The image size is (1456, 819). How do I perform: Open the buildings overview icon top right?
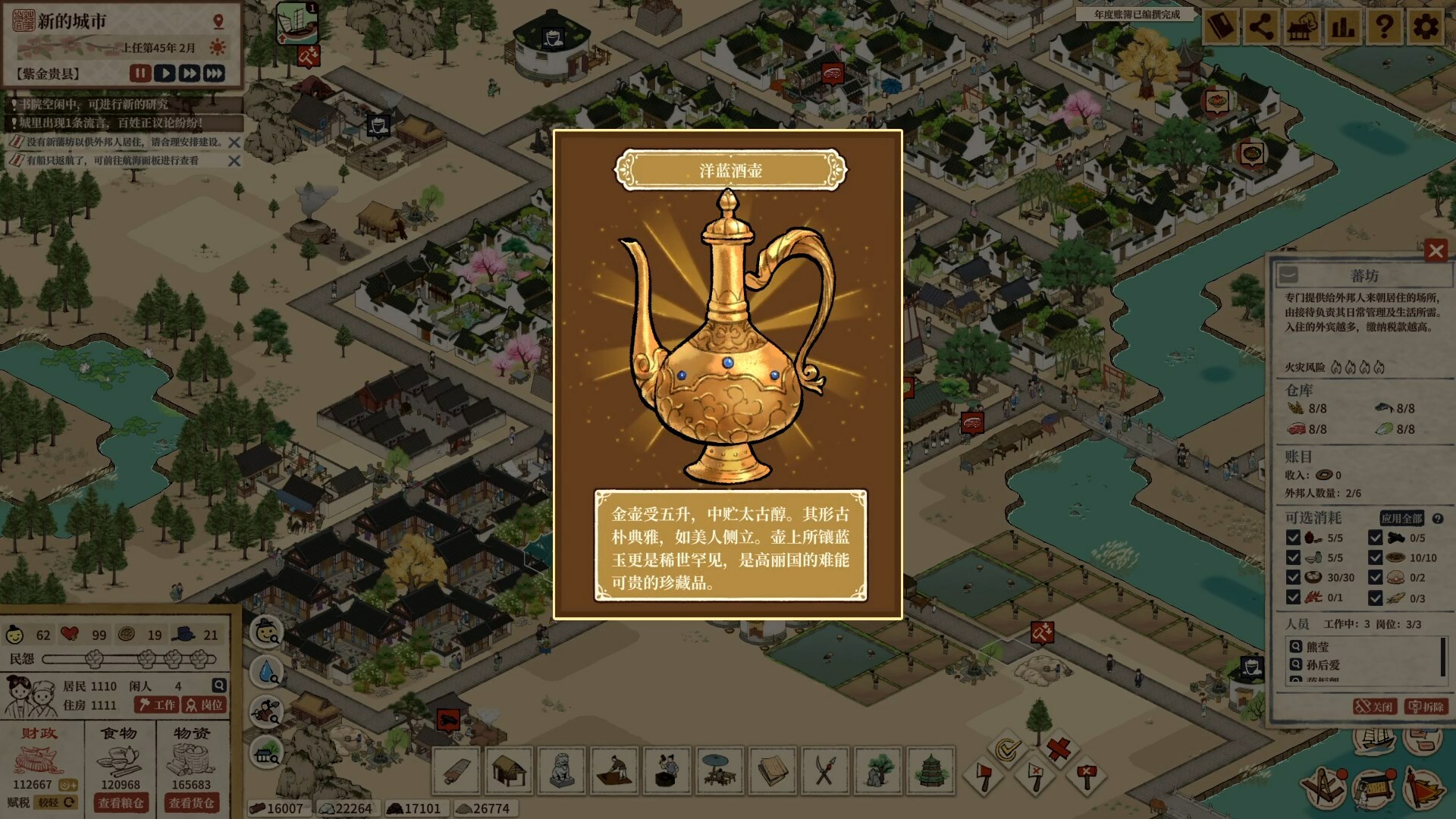pos(1302,26)
